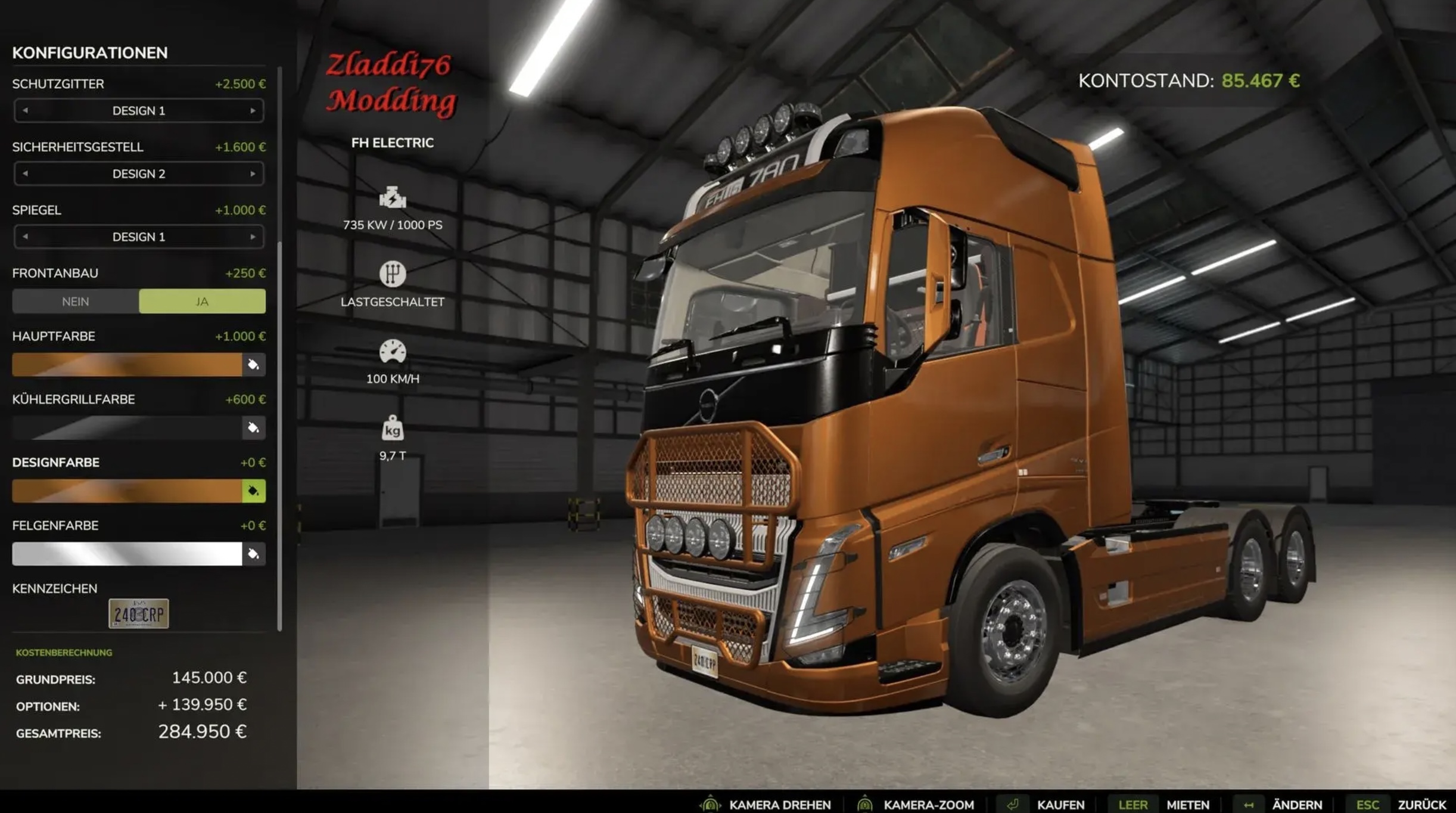Switch Spiegel to next design
Viewport: 1456px width, 813px height.
(x=253, y=237)
